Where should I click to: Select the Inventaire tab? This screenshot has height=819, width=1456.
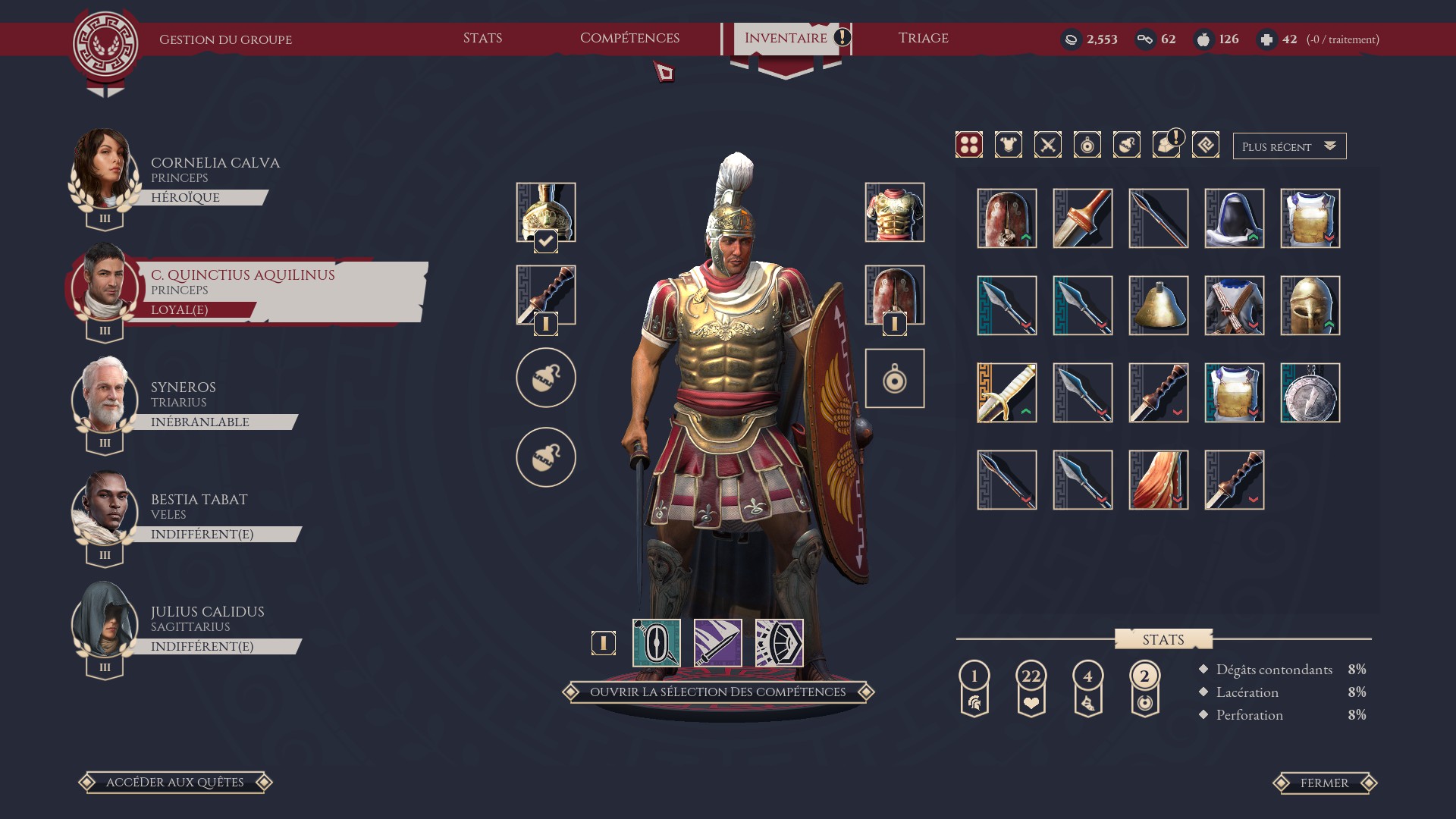(x=786, y=38)
